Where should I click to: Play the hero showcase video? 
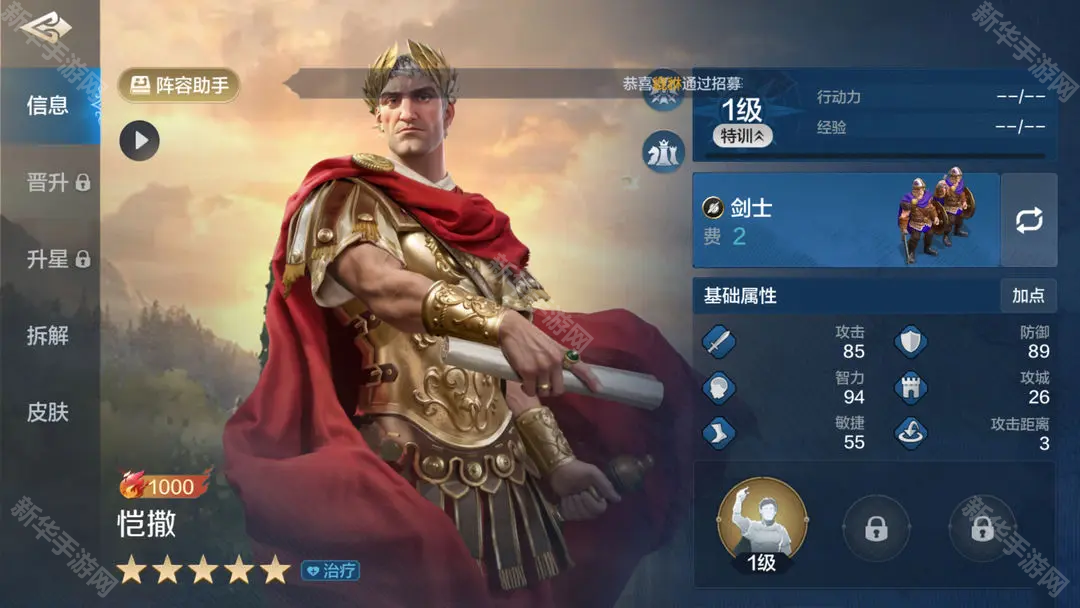[x=140, y=141]
